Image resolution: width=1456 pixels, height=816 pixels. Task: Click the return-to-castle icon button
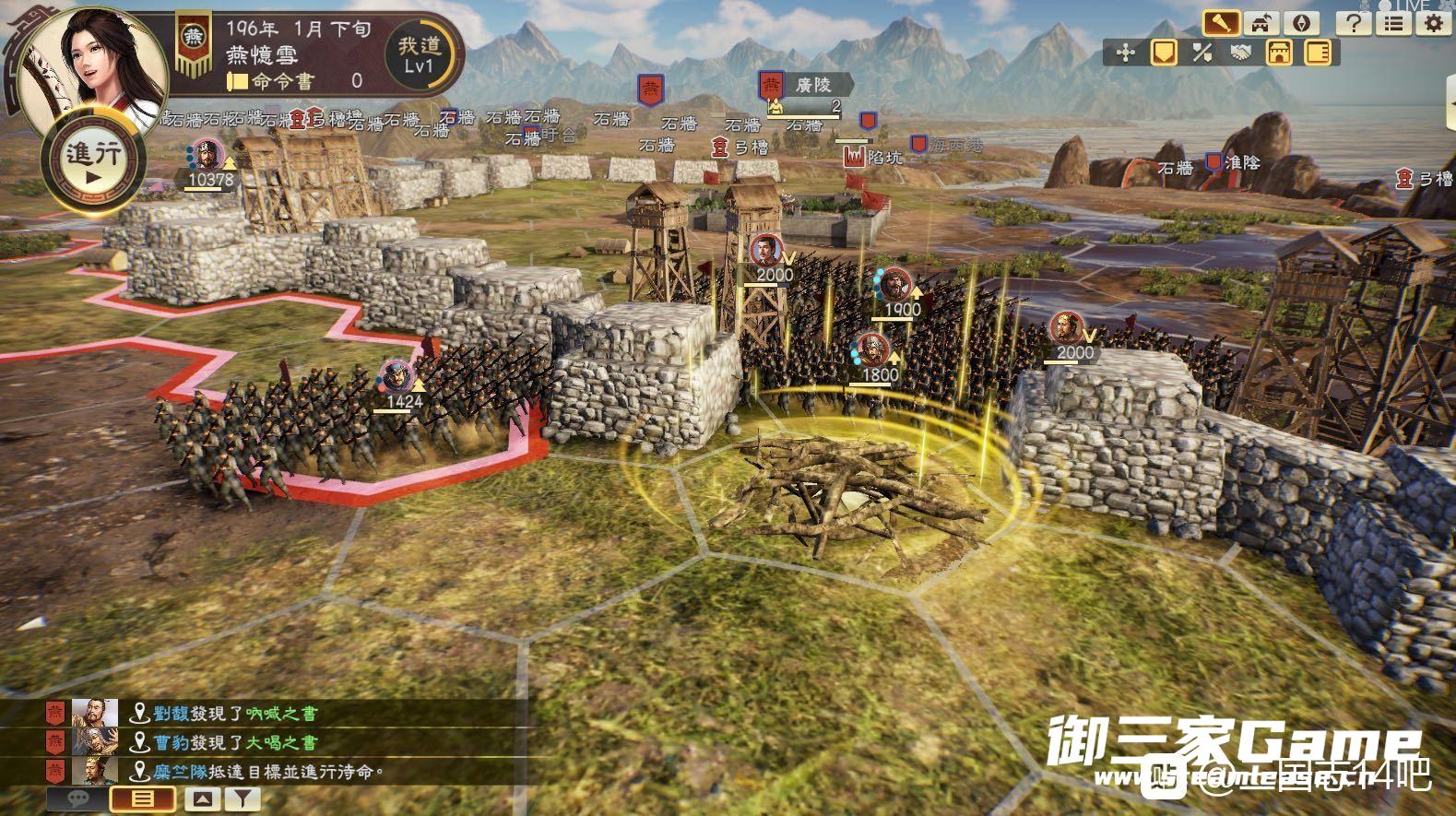point(1263,22)
